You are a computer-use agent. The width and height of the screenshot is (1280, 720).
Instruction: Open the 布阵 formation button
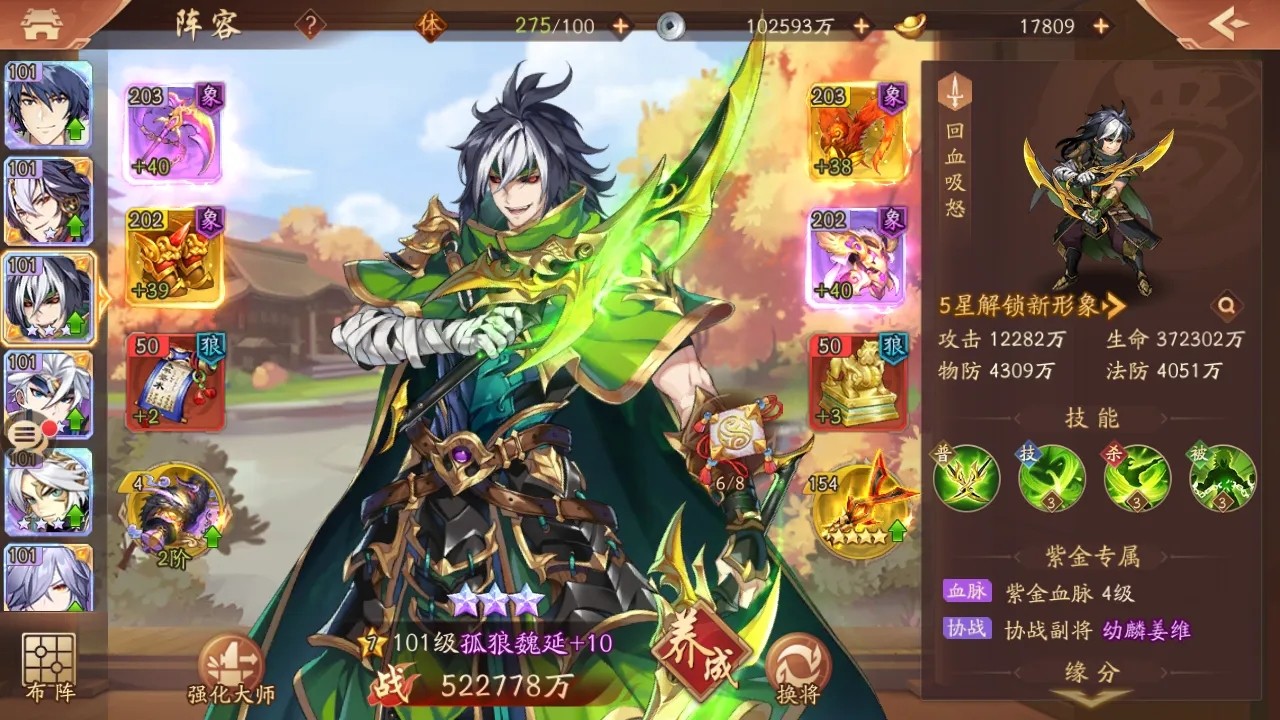point(49,665)
